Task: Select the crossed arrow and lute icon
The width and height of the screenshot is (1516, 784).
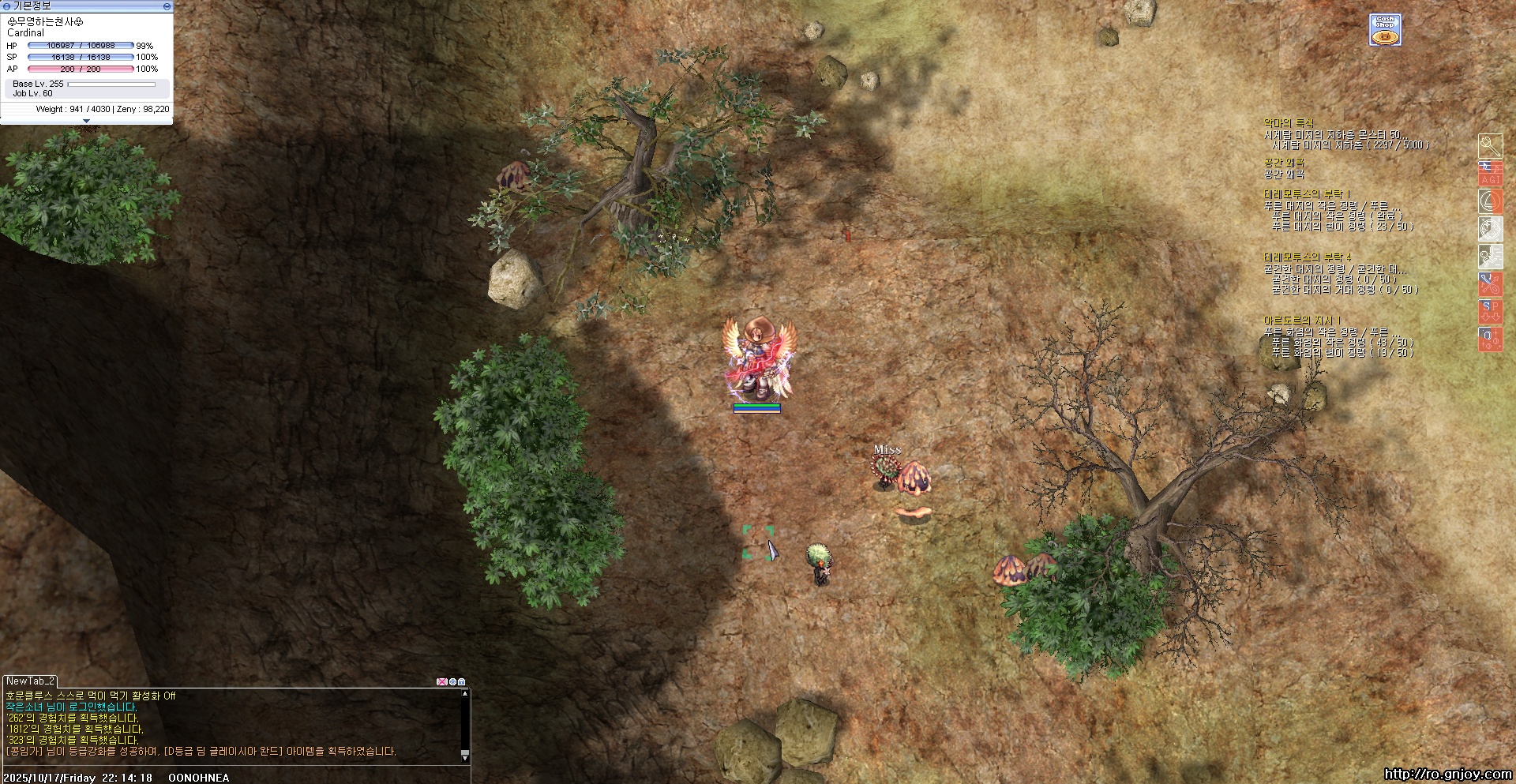Action: [x=1490, y=284]
